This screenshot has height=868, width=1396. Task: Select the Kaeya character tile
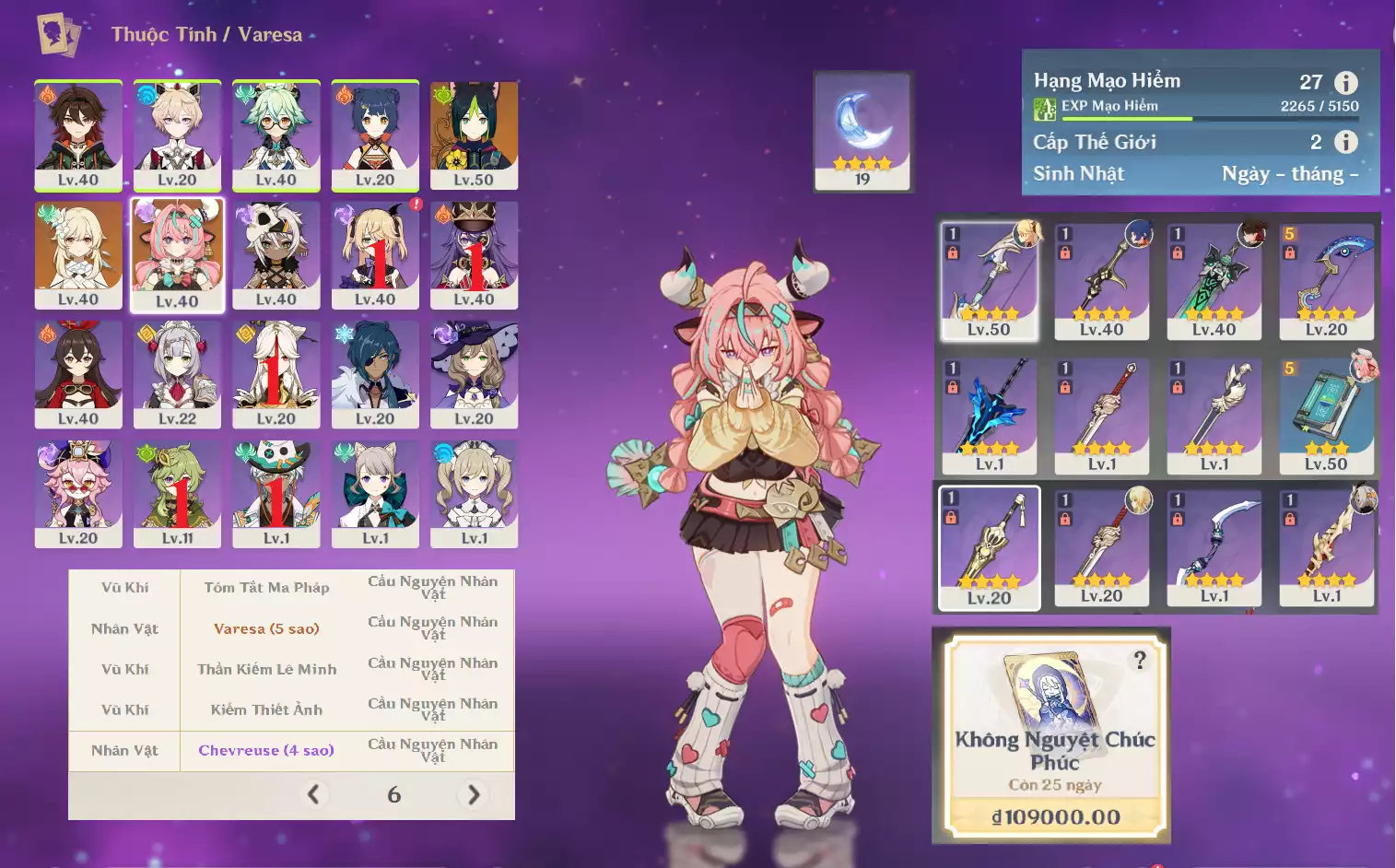click(x=375, y=374)
